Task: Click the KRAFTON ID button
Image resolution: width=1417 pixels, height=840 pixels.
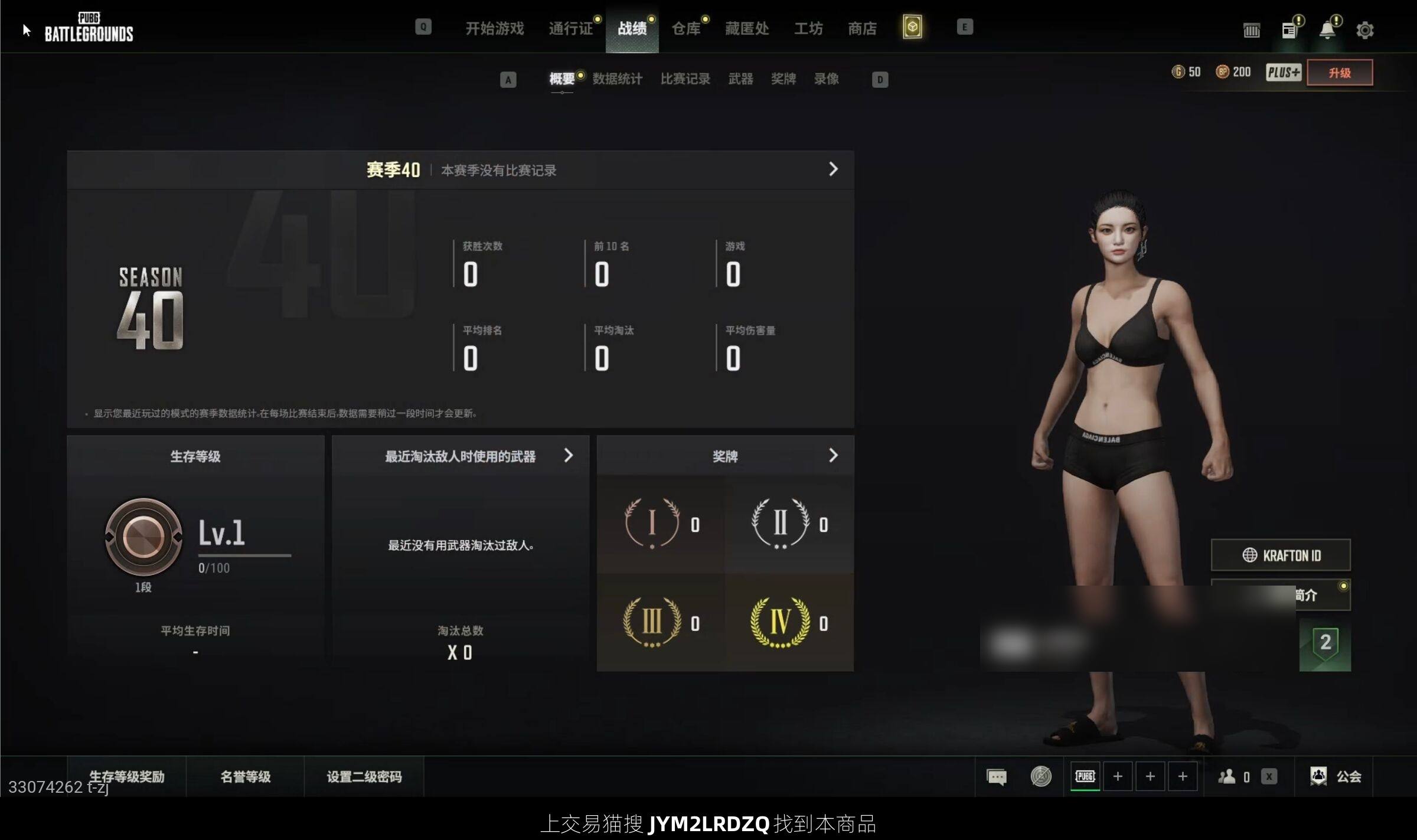Action: click(x=1281, y=555)
